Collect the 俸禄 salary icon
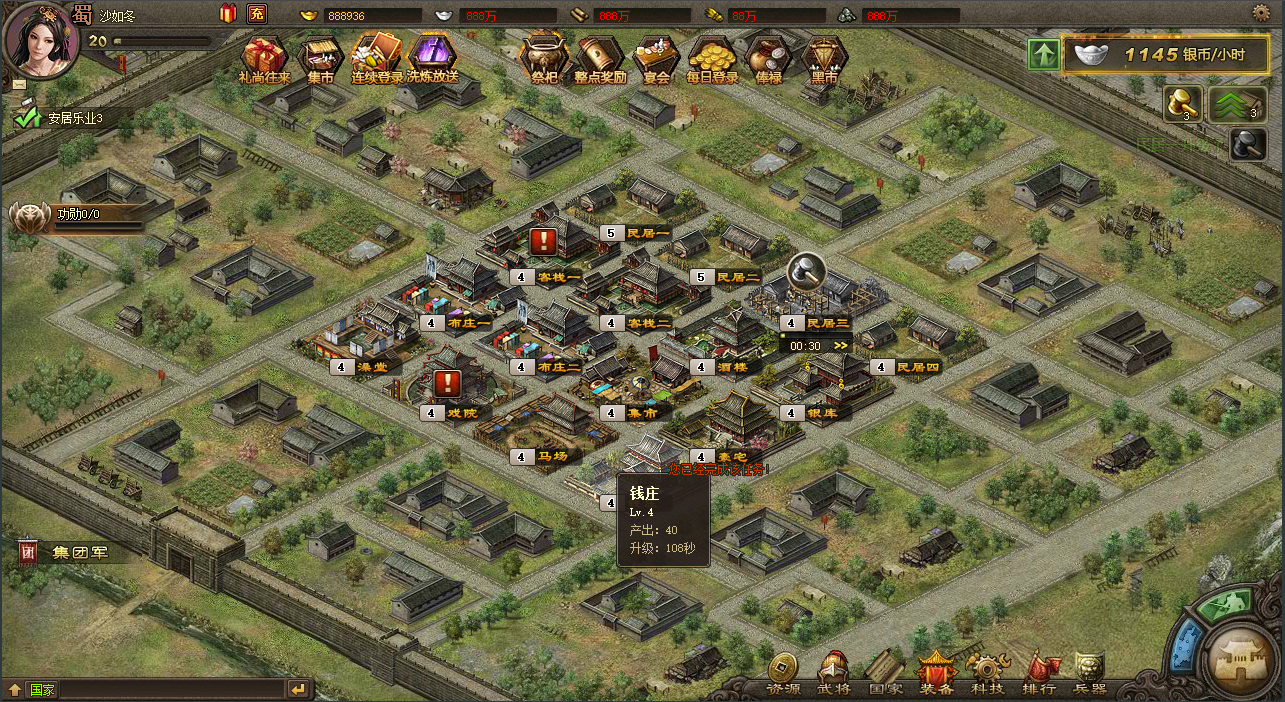1285x702 pixels. coord(768,57)
